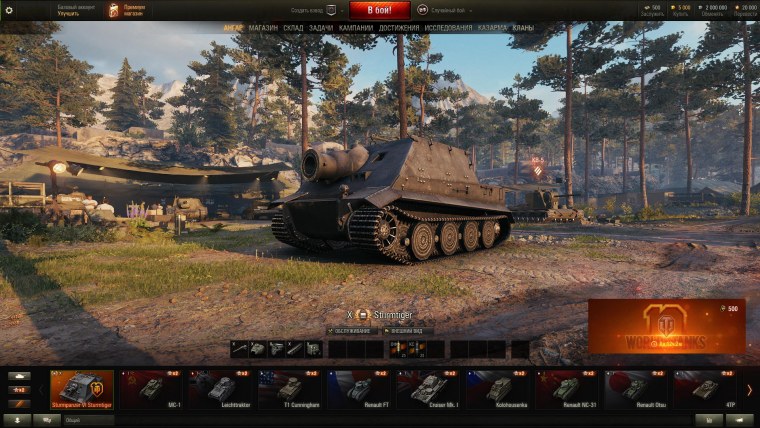Switch to the Казарма (barracks) tab
Viewport: 760px width, 428px height.
[492, 29]
